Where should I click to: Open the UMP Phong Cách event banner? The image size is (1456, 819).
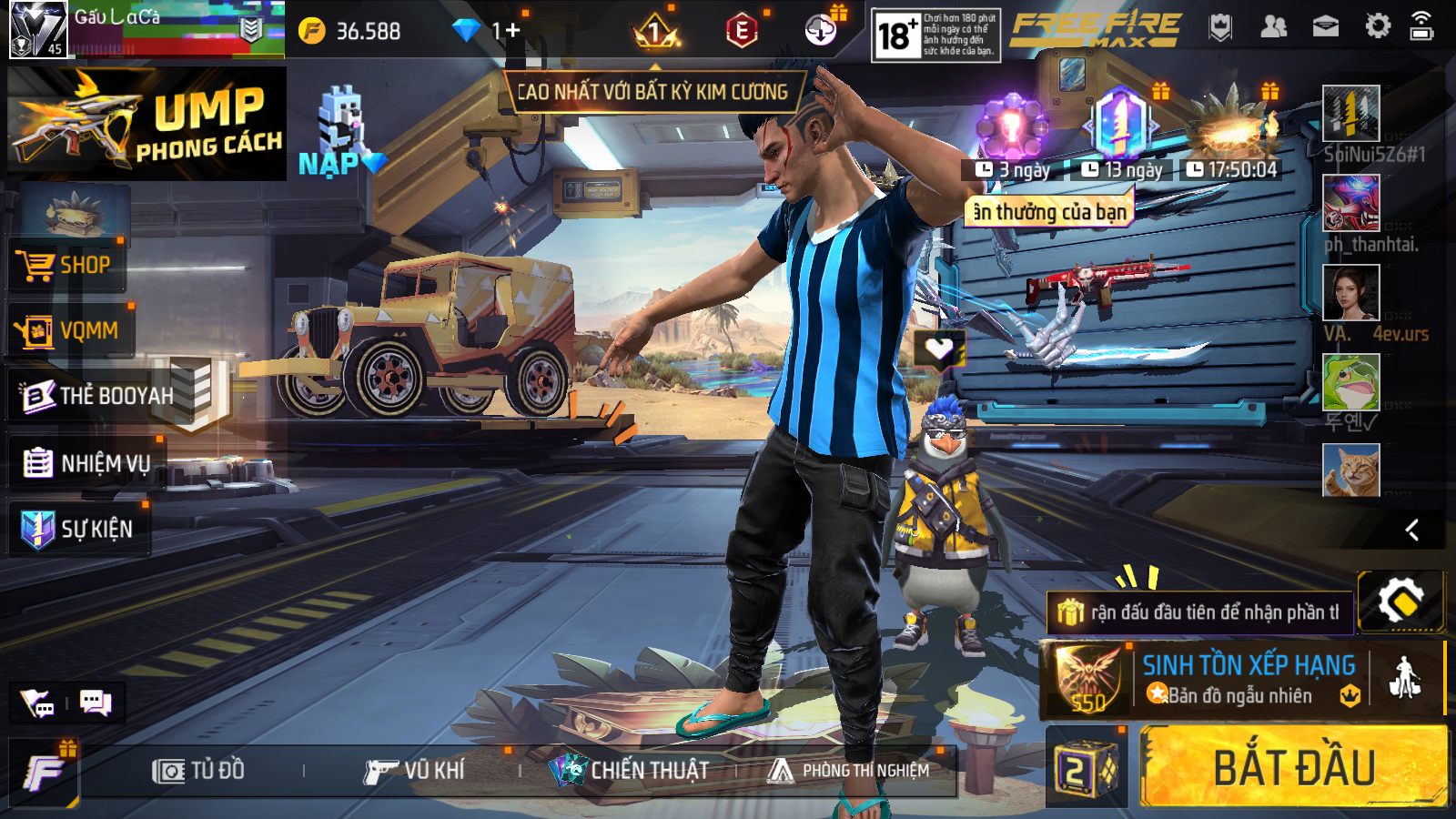point(147,124)
